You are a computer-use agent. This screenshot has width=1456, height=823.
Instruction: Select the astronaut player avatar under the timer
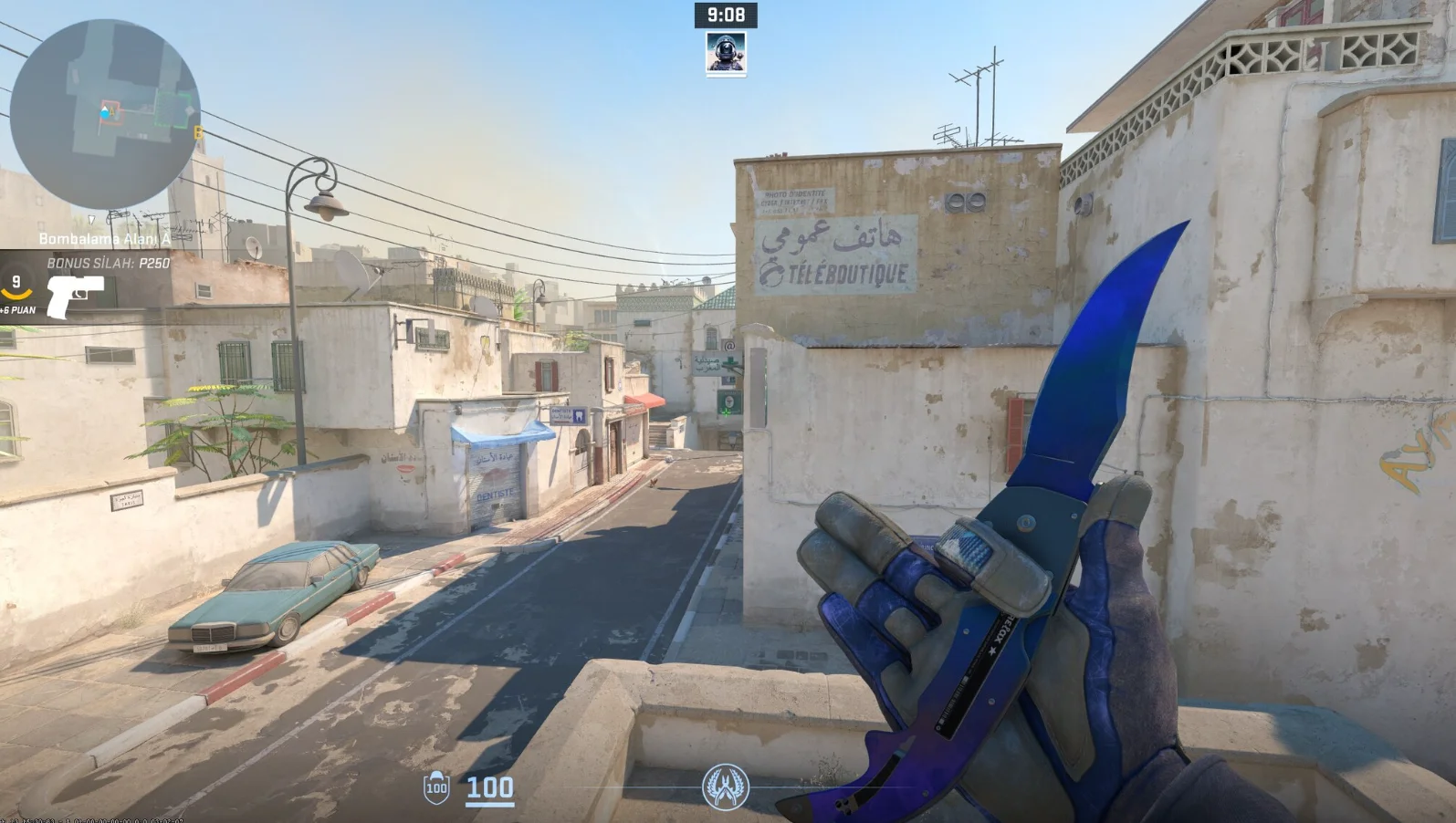click(x=726, y=53)
